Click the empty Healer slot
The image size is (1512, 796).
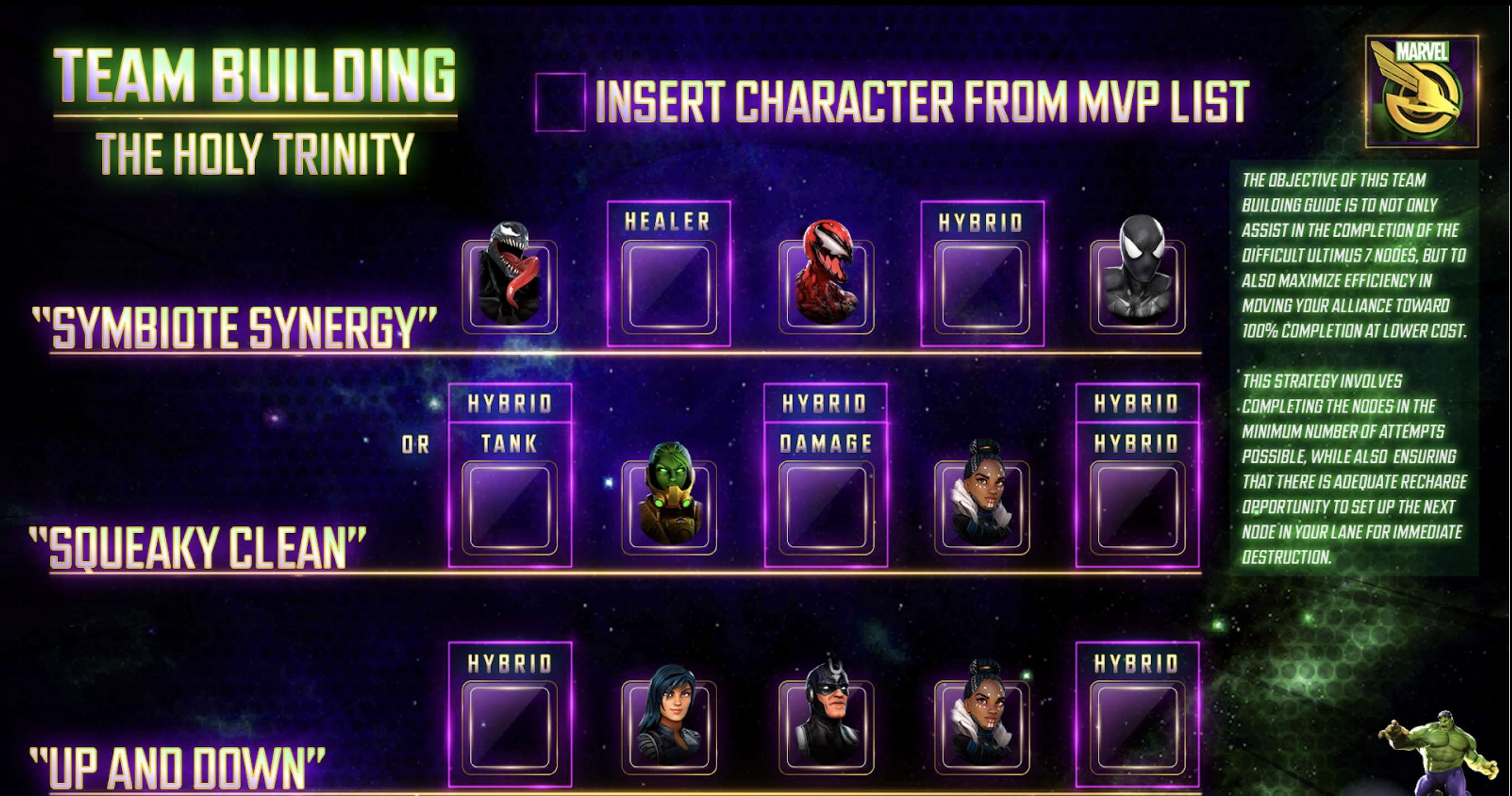pyautogui.click(x=669, y=286)
